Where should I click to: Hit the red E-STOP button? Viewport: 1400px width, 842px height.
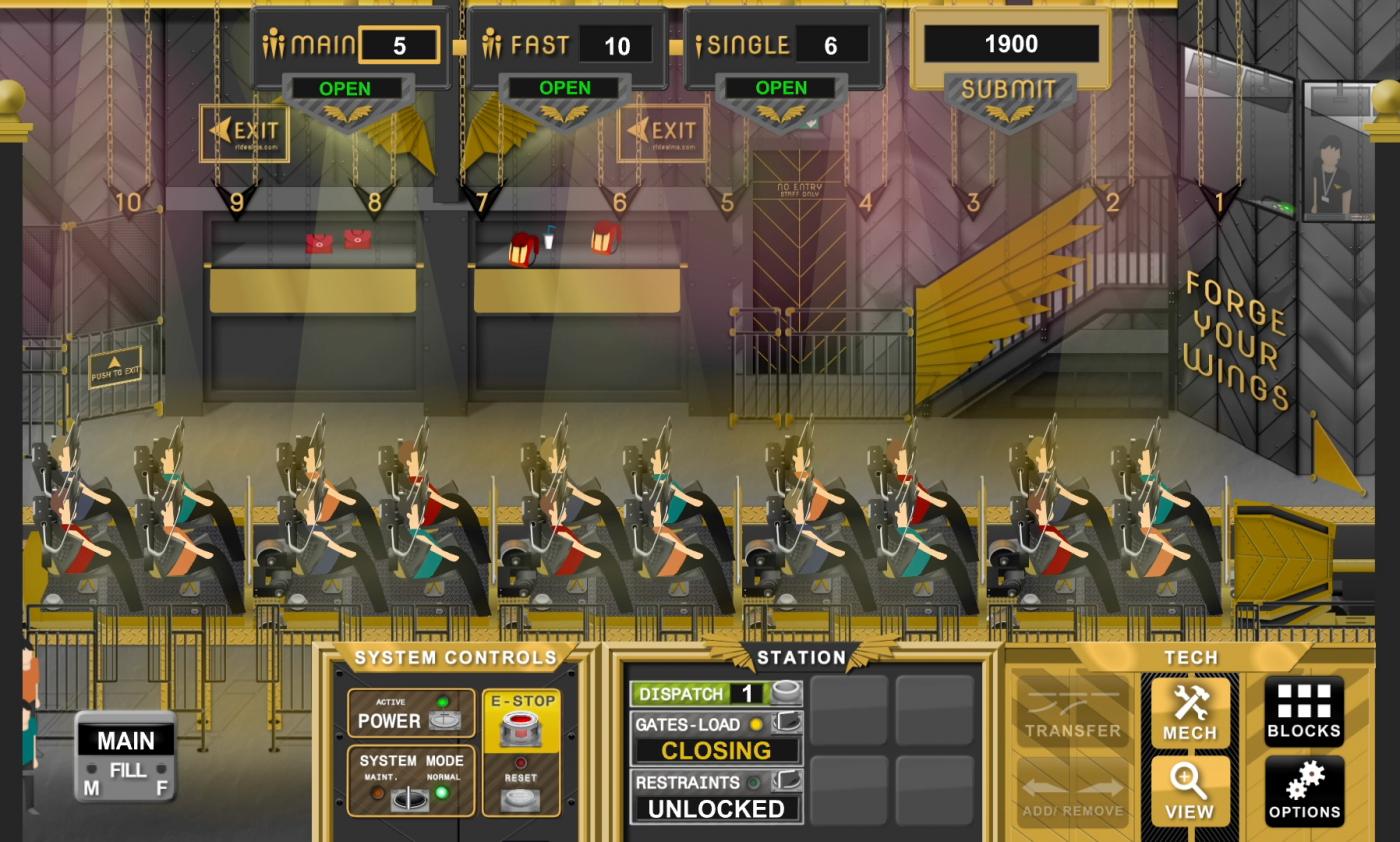519,728
